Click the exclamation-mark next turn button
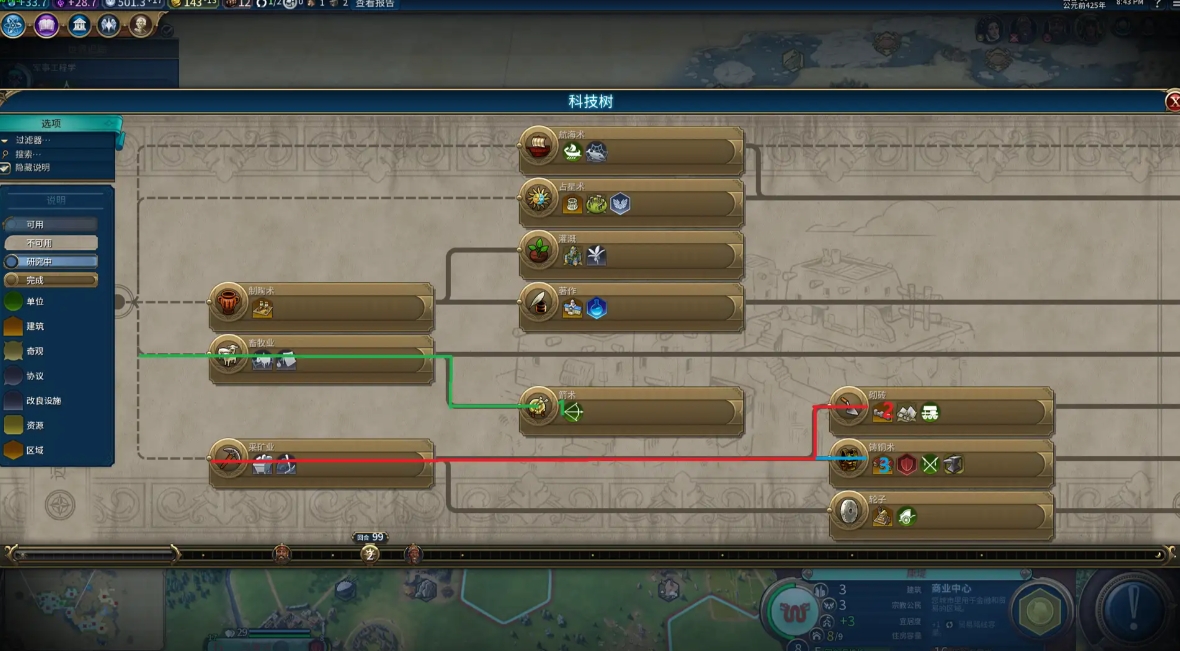 pyautogui.click(x=1134, y=604)
